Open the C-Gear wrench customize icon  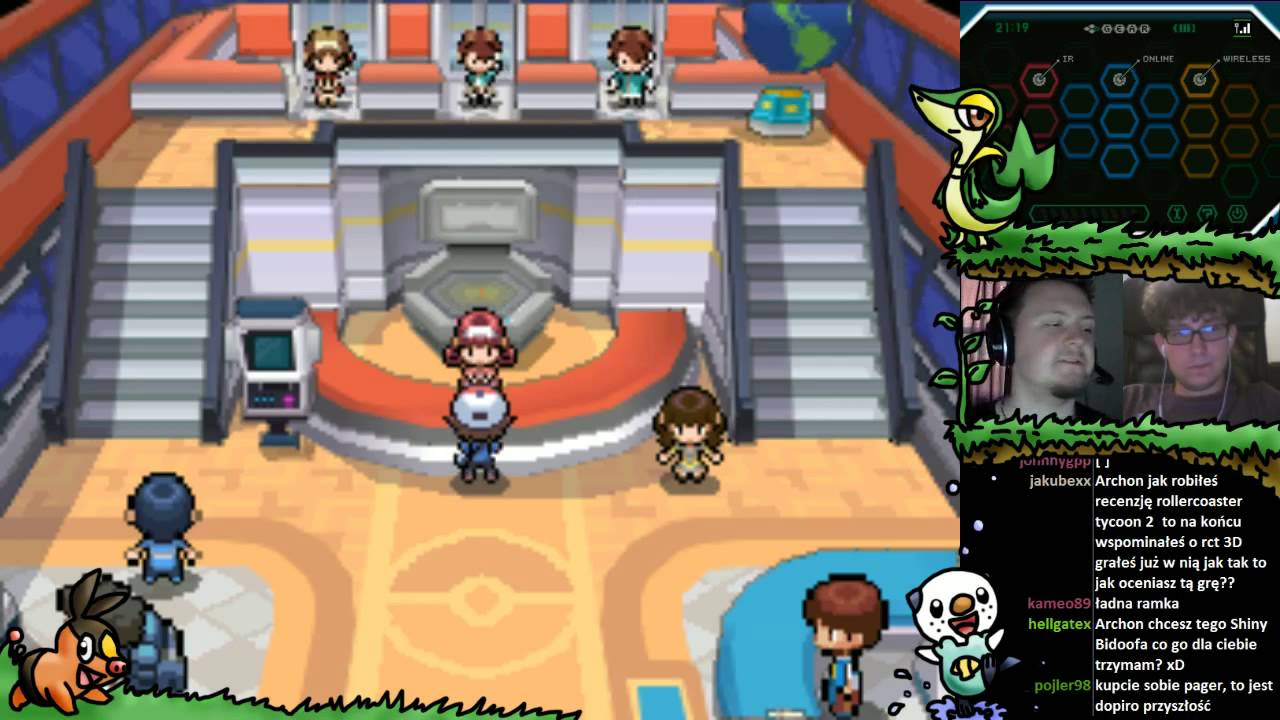click(1177, 213)
